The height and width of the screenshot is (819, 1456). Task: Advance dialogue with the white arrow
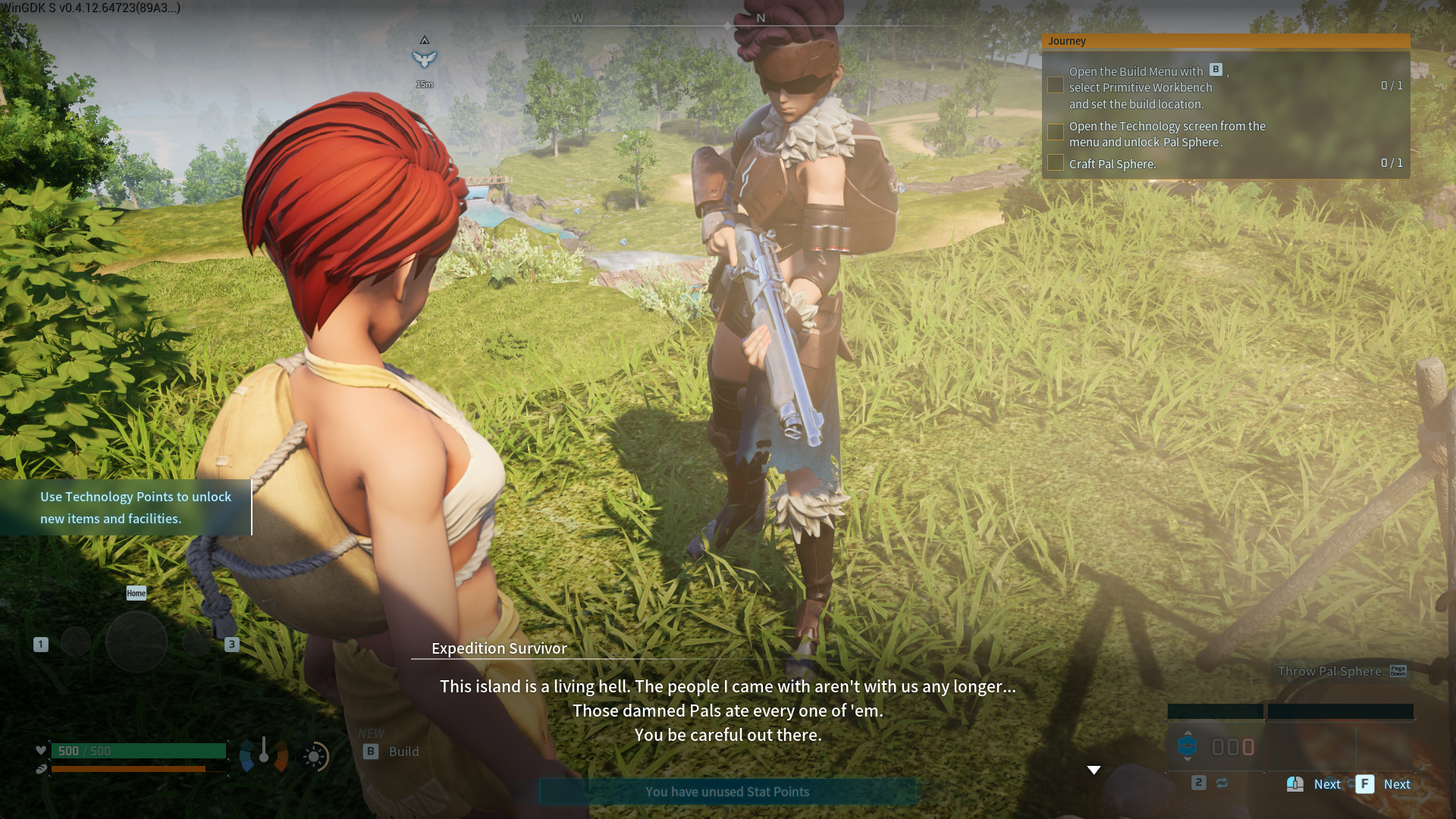tap(1094, 770)
